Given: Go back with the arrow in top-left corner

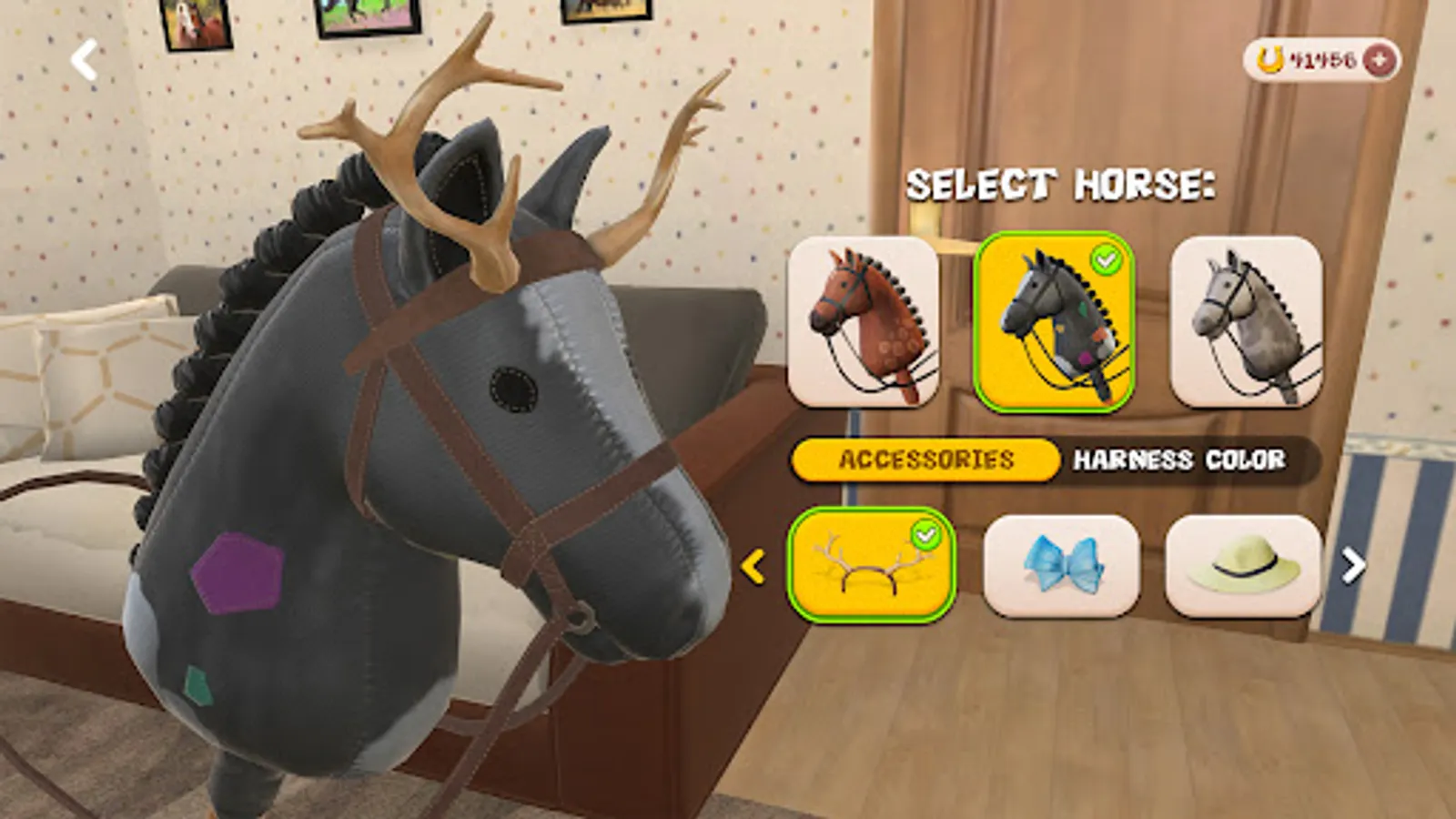Looking at the screenshot, I should point(82,59).
